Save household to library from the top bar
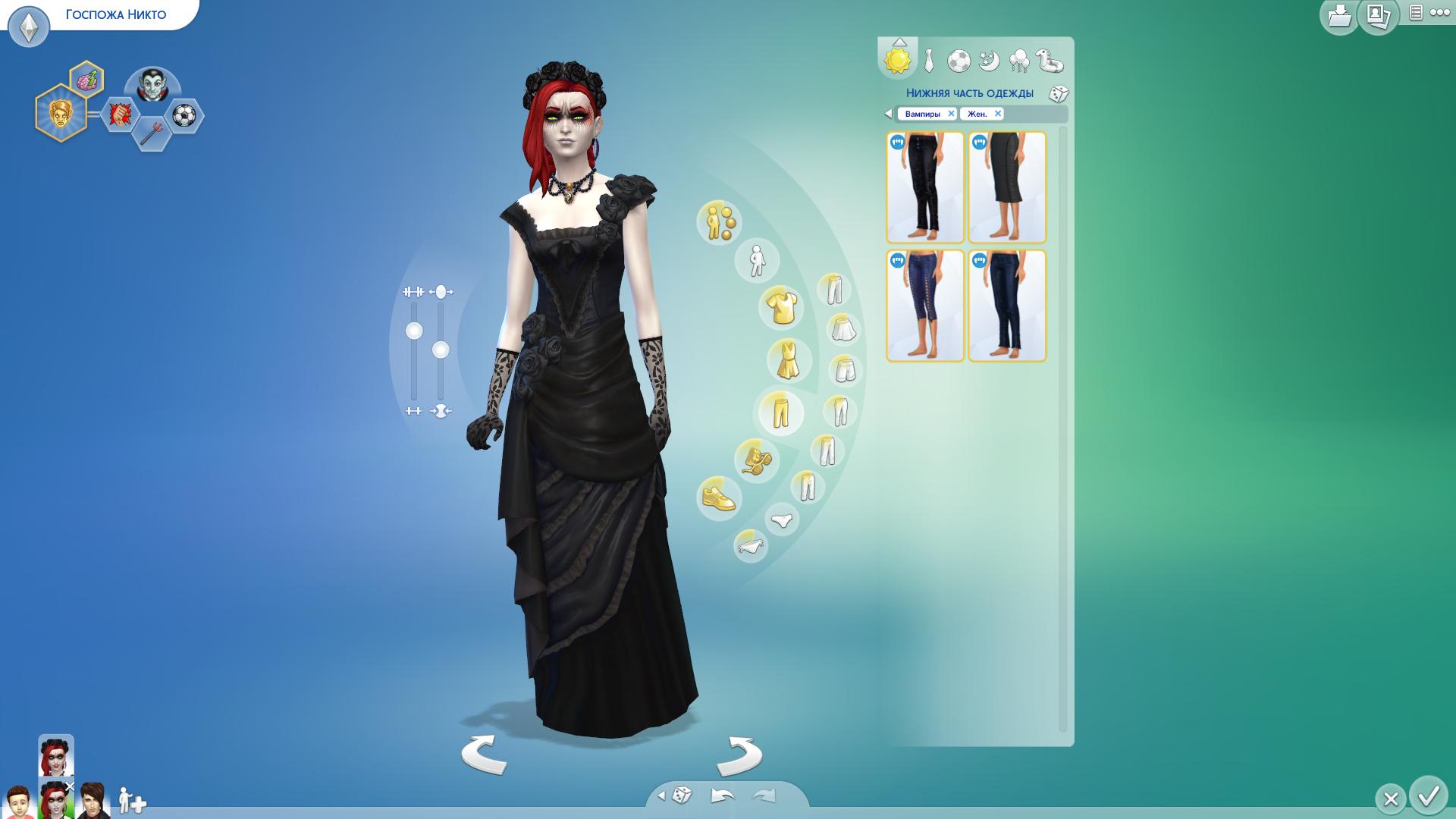This screenshot has height=819, width=1456. point(1339,17)
